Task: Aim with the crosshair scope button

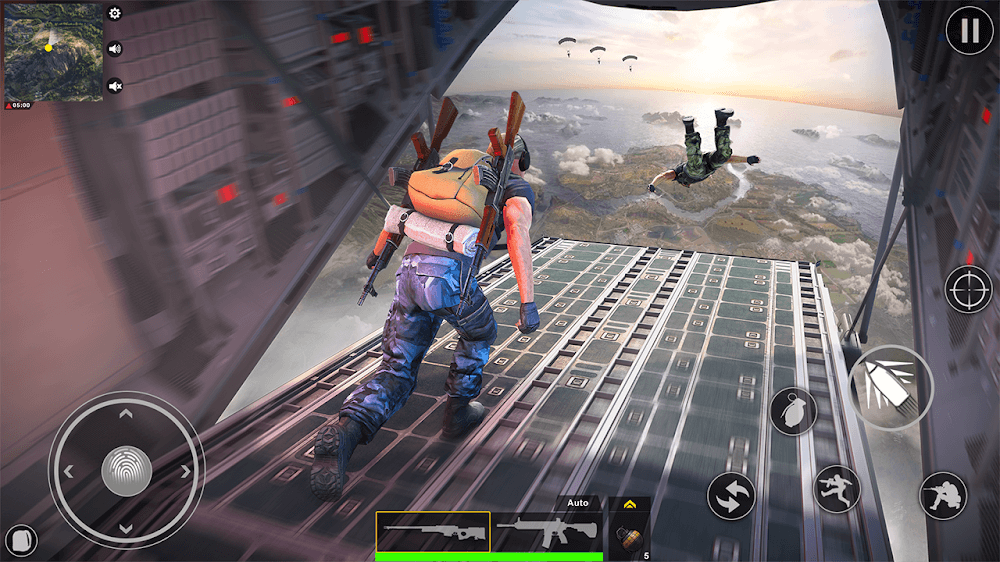Action: (968, 289)
